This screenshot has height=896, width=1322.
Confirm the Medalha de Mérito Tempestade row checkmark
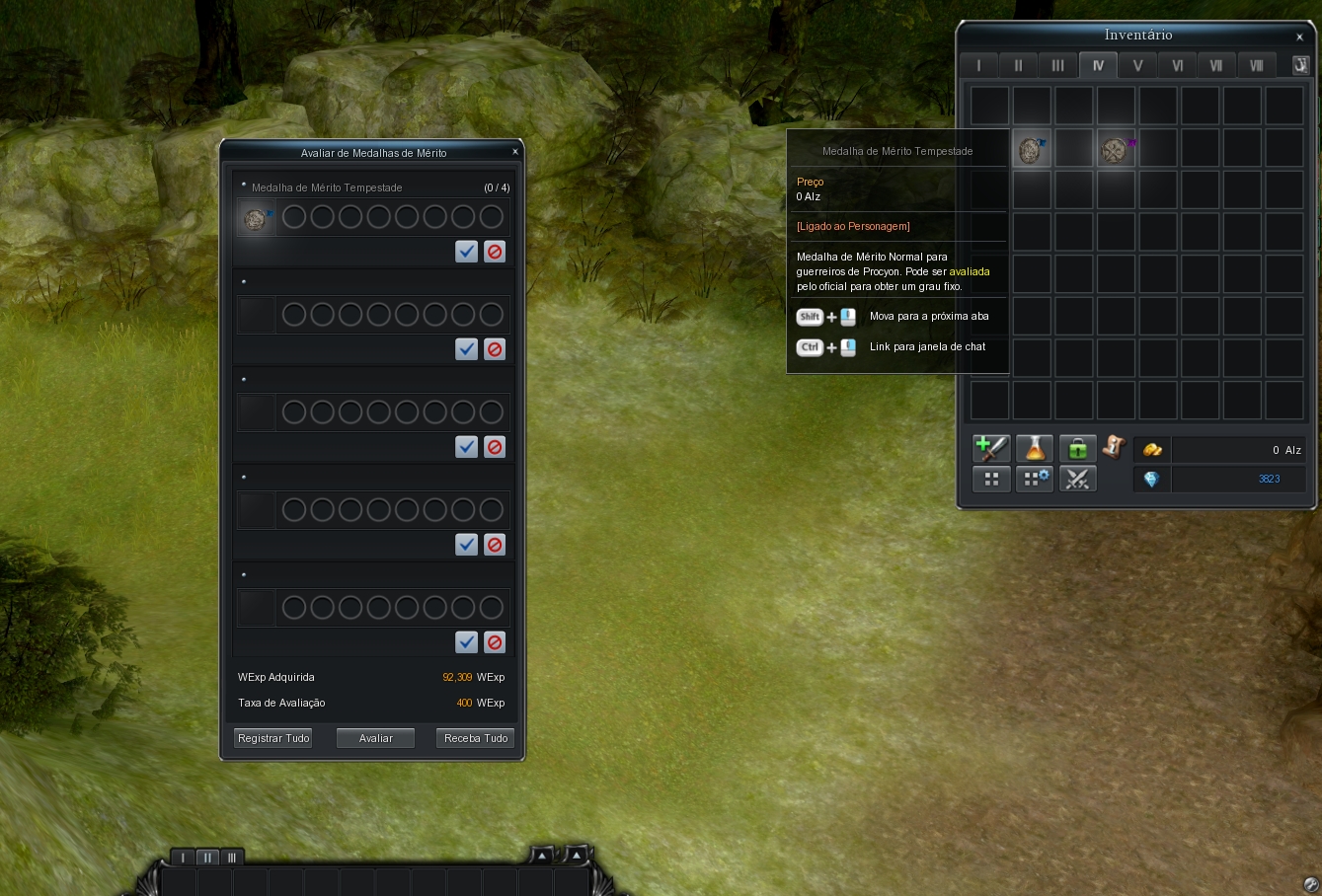click(x=467, y=252)
